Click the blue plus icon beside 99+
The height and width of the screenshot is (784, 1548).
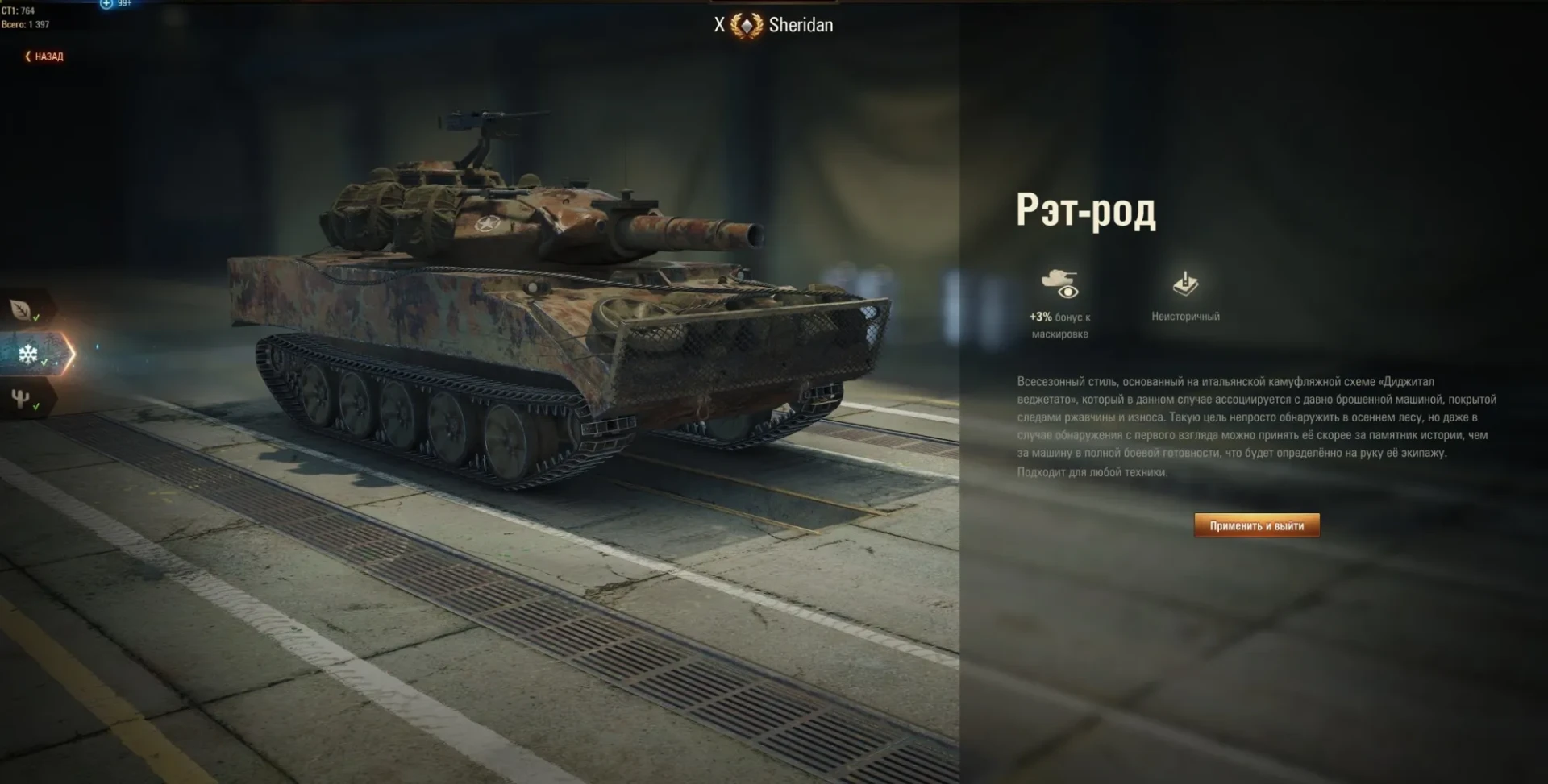106,4
